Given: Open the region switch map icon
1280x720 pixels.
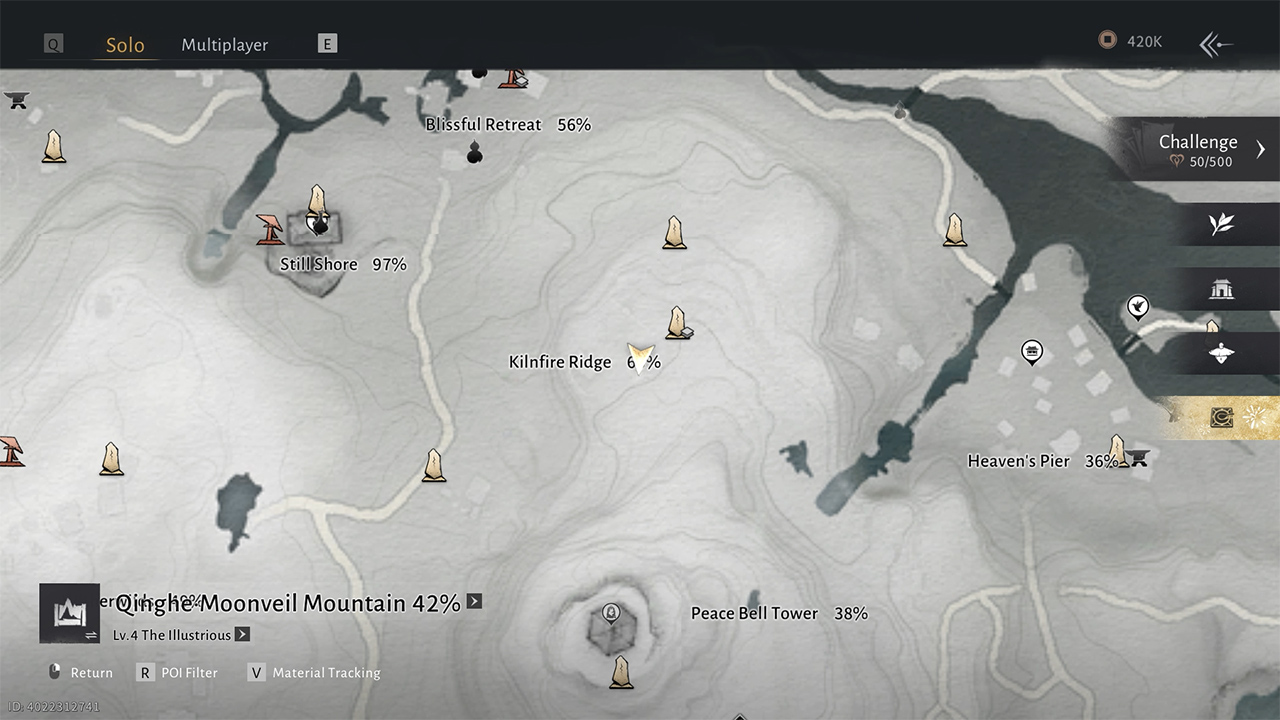Looking at the screenshot, I should pos(70,613).
